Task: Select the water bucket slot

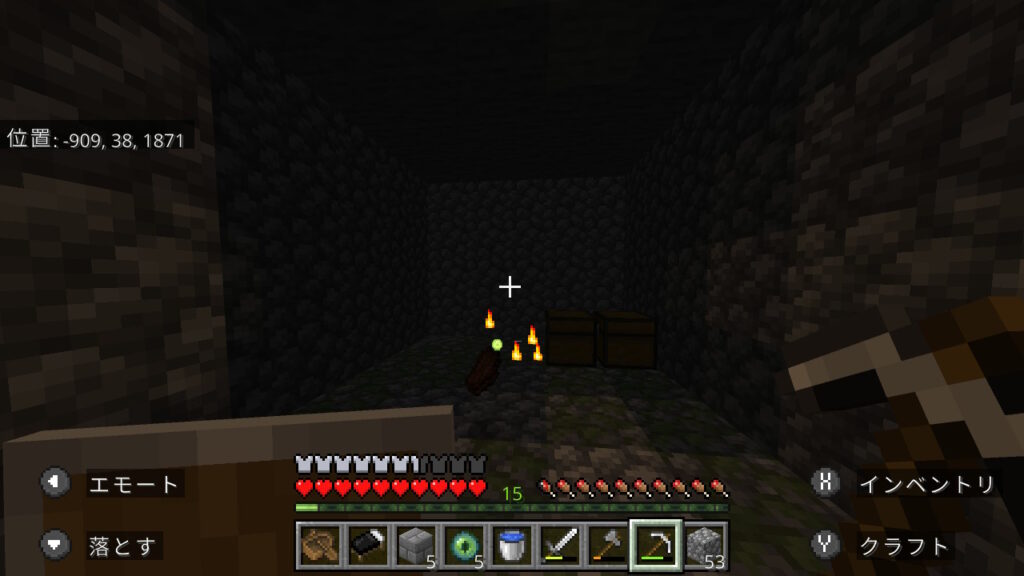Action: click(511, 545)
